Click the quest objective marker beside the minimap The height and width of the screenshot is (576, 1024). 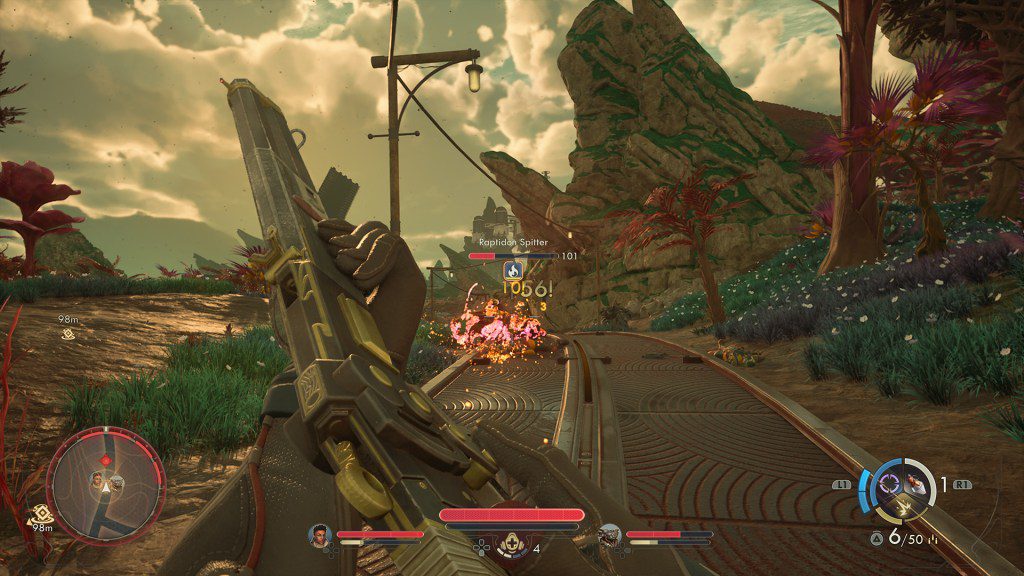pyautogui.click(x=42, y=511)
